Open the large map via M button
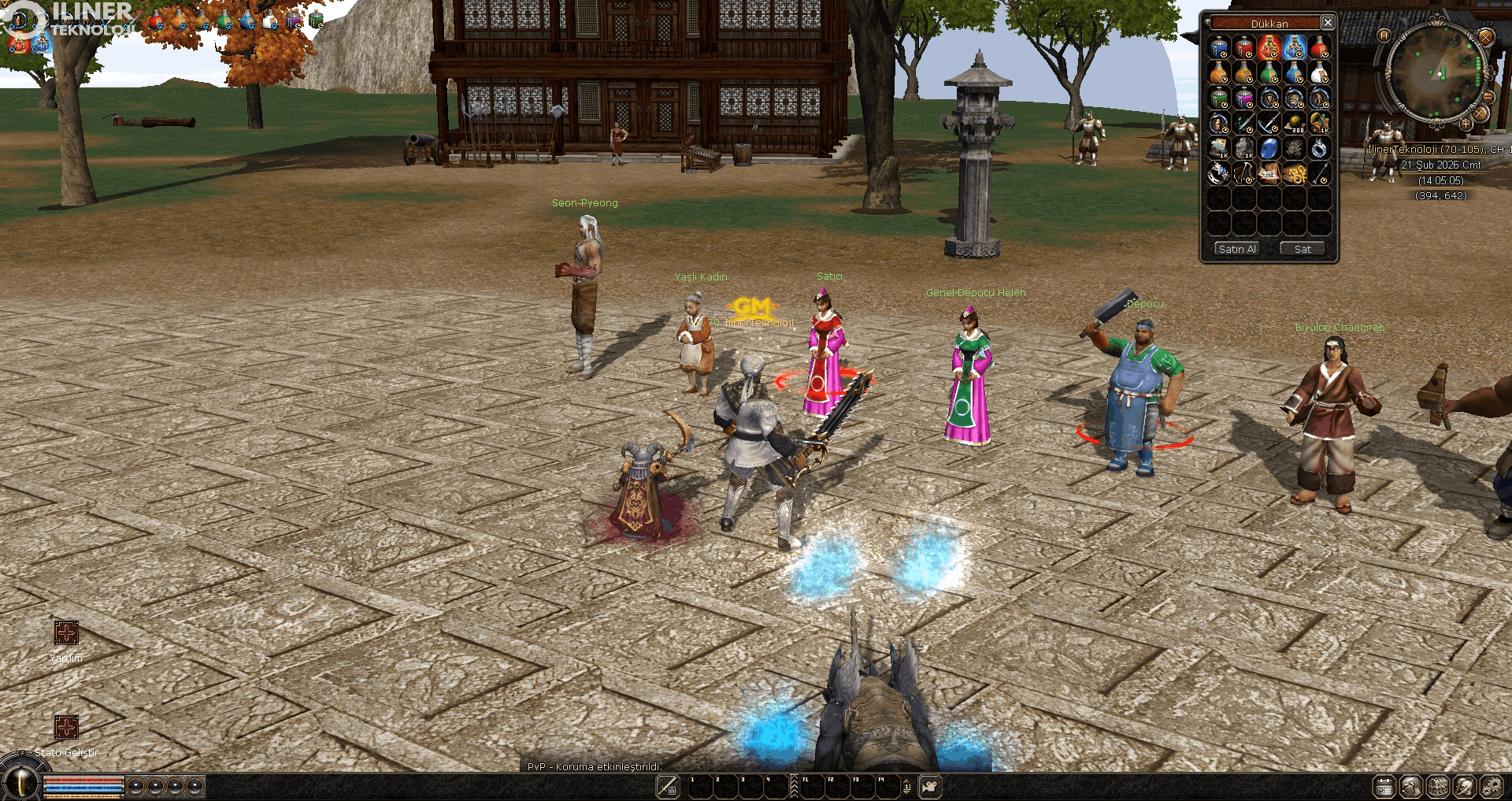The width and height of the screenshot is (1512, 801). click(x=1384, y=35)
